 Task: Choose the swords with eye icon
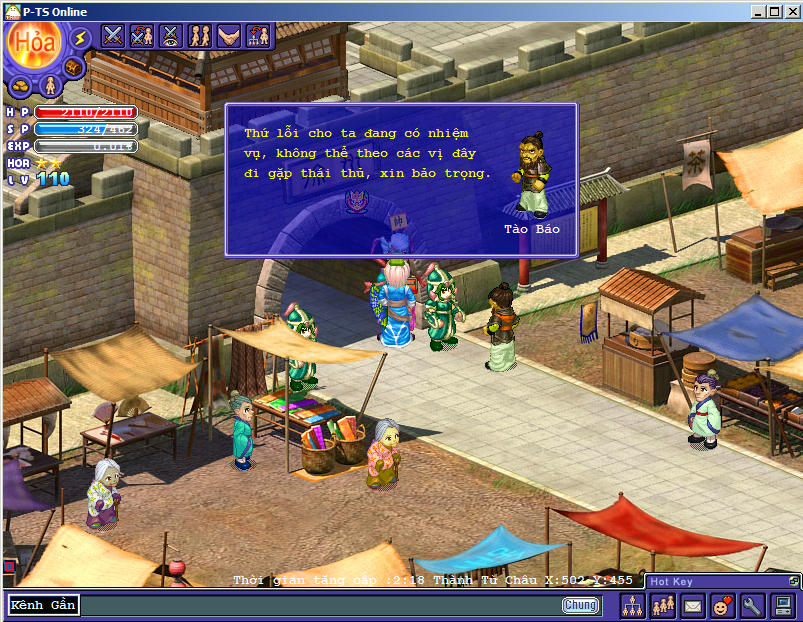point(171,36)
